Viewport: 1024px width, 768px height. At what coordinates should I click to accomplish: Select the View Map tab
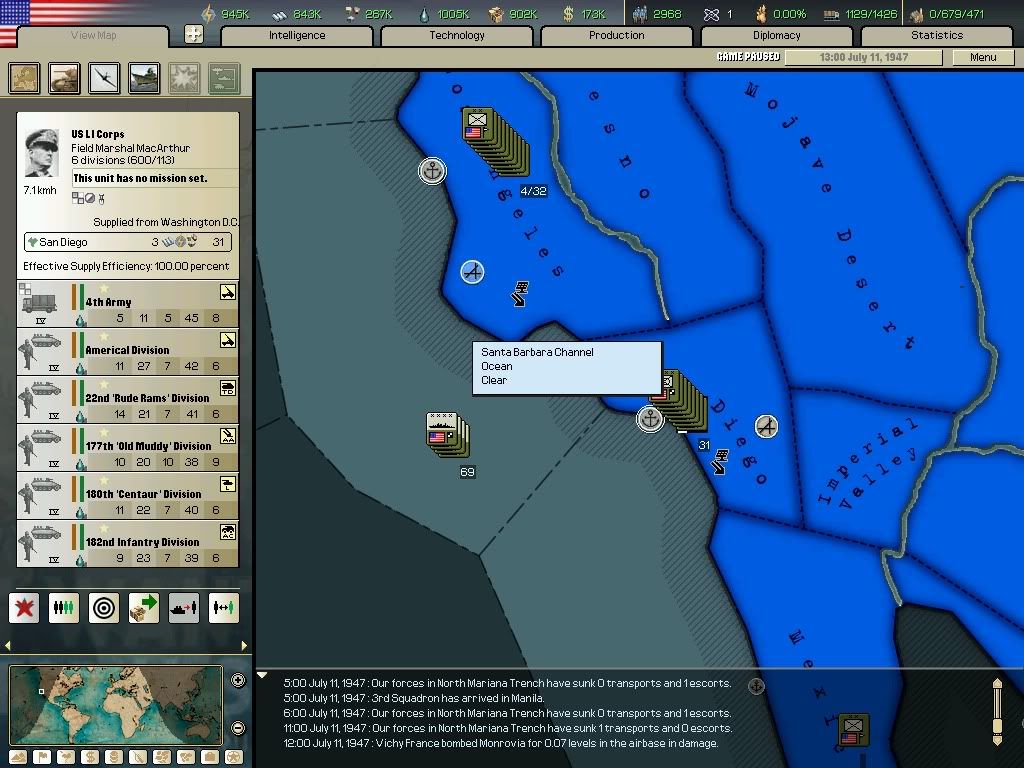[93, 37]
